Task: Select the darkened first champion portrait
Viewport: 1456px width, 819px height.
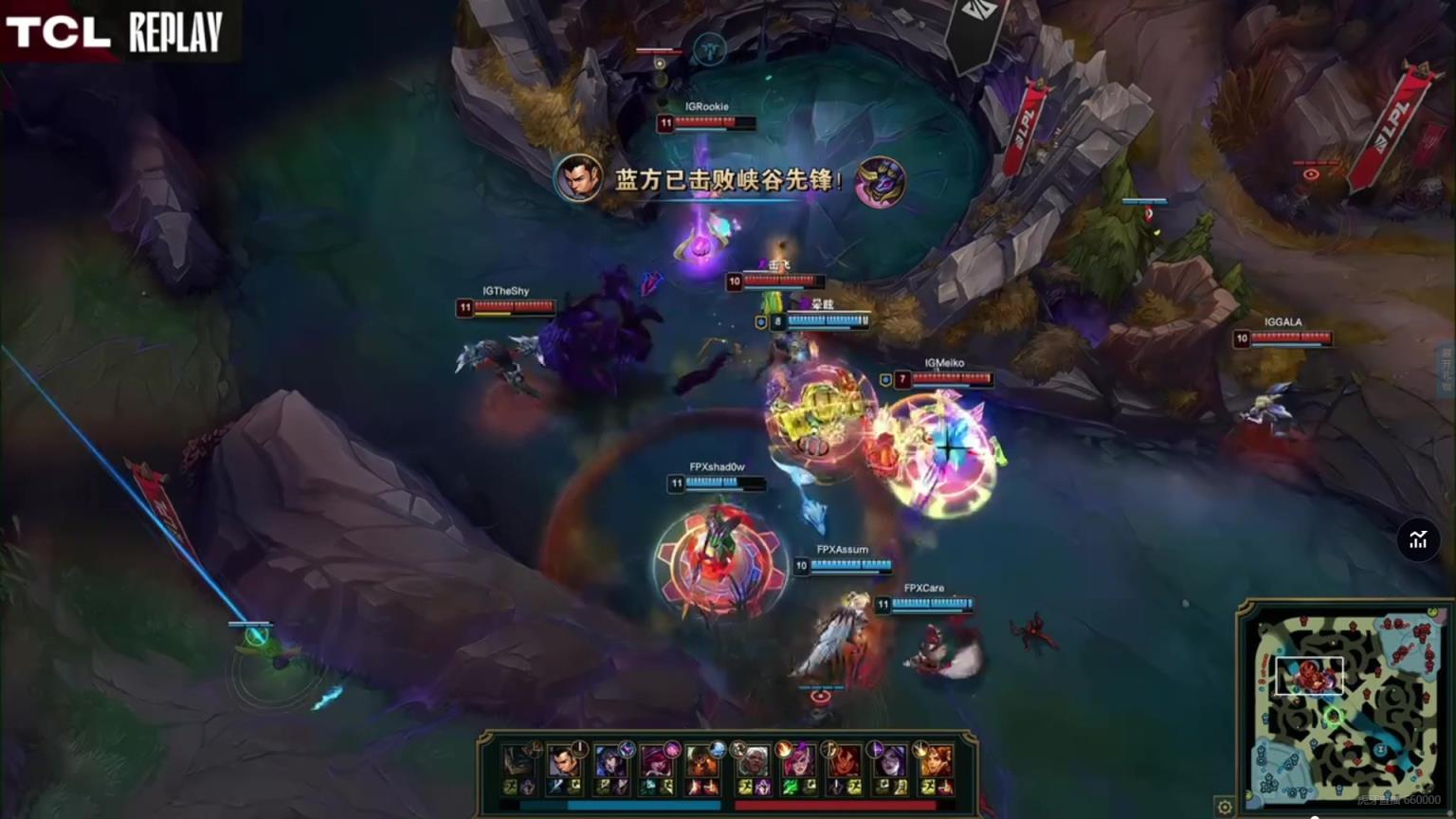Action: click(x=519, y=761)
